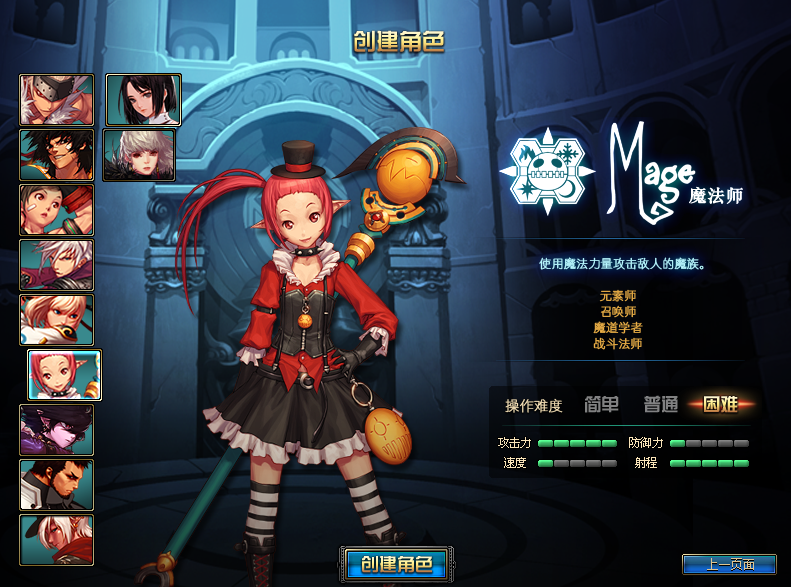Select the white-haired elf in red portrait
The image size is (791, 587).
point(57,540)
